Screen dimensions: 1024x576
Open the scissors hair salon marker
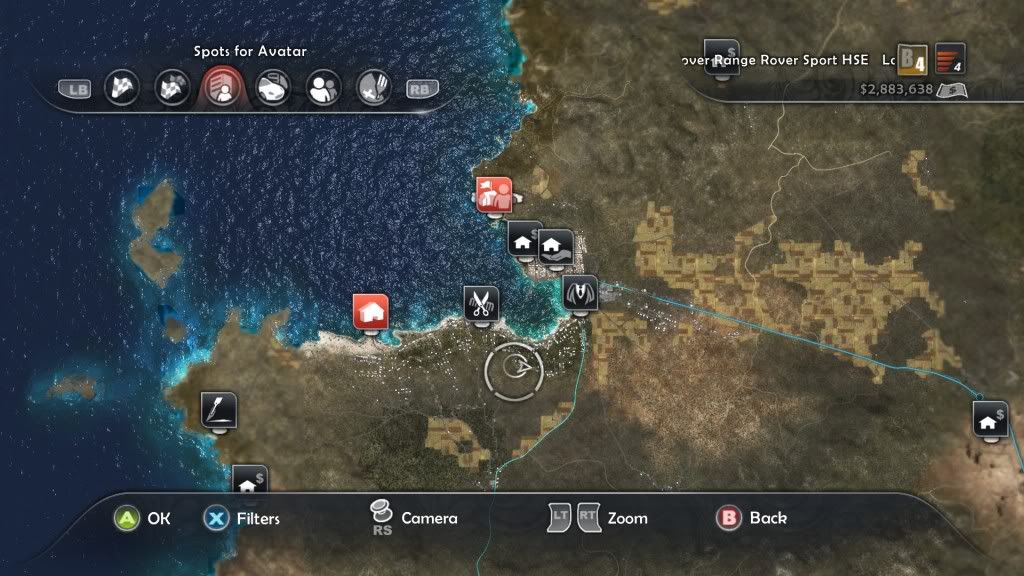pyautogui.click(x=481, y=302)
